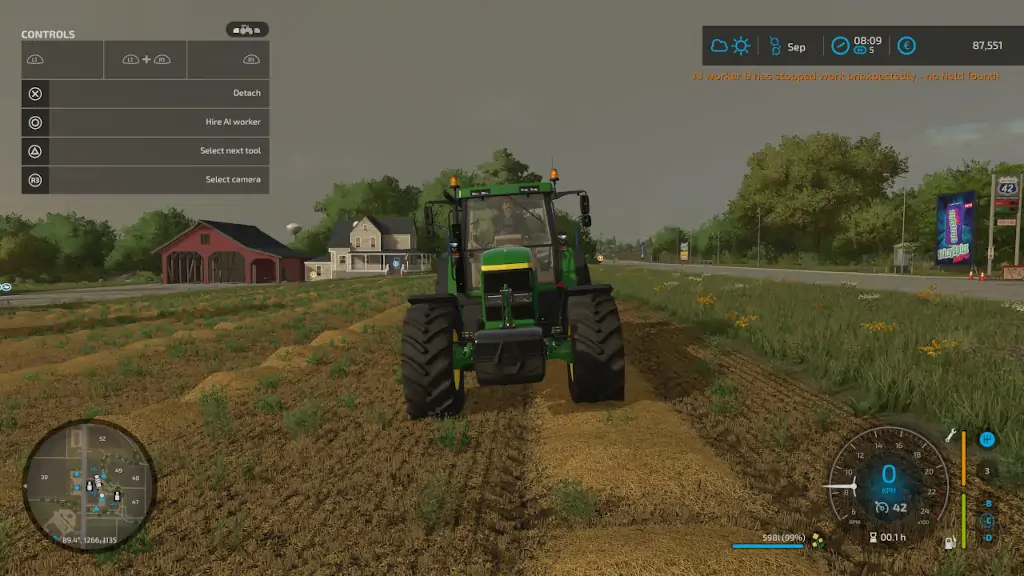Click the wrench vehicle damage icon
This screenshot has width=1024, height=576.
tap(951, 436)
